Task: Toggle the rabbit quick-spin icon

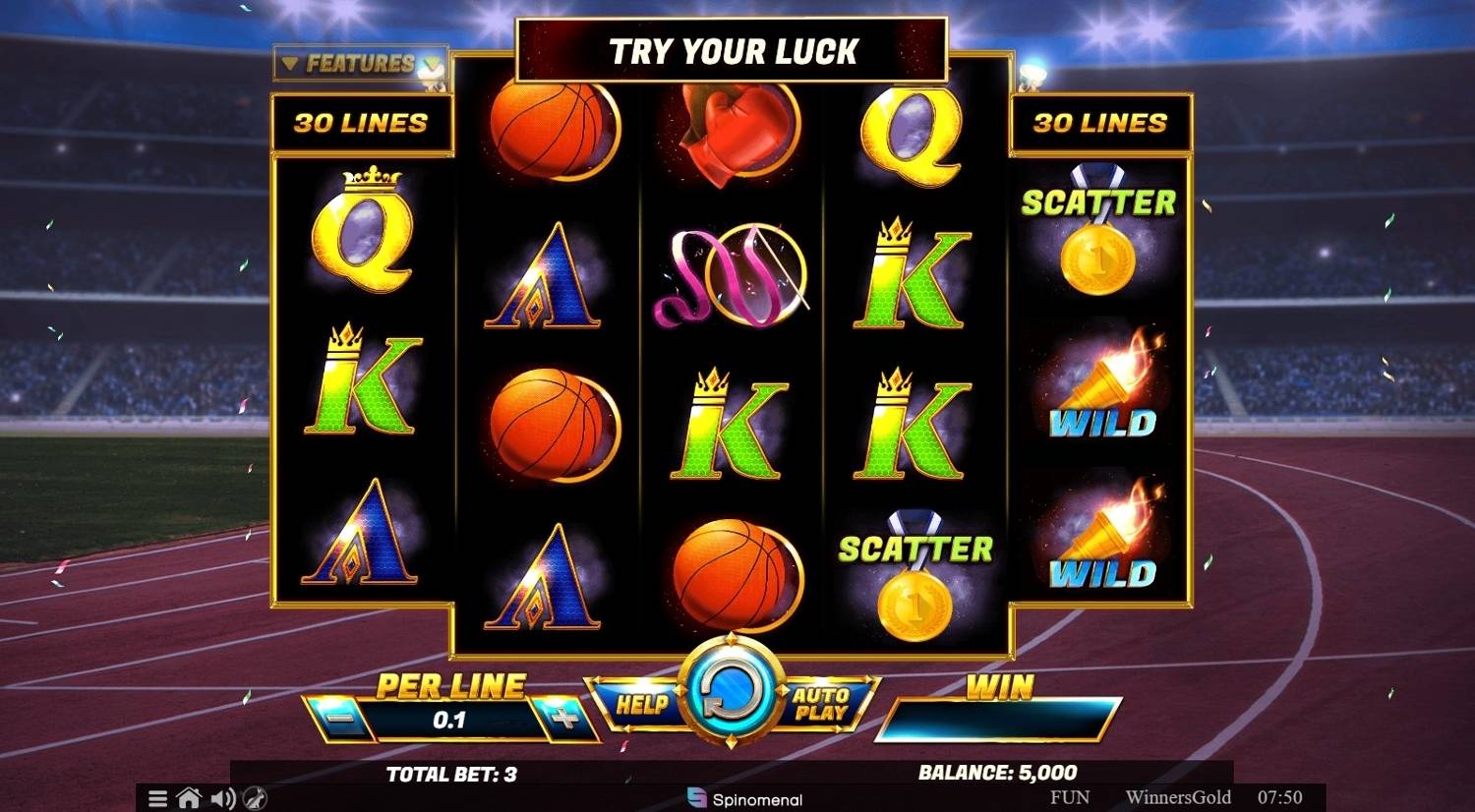Action: pyautogui.click(x=255, y=798)
